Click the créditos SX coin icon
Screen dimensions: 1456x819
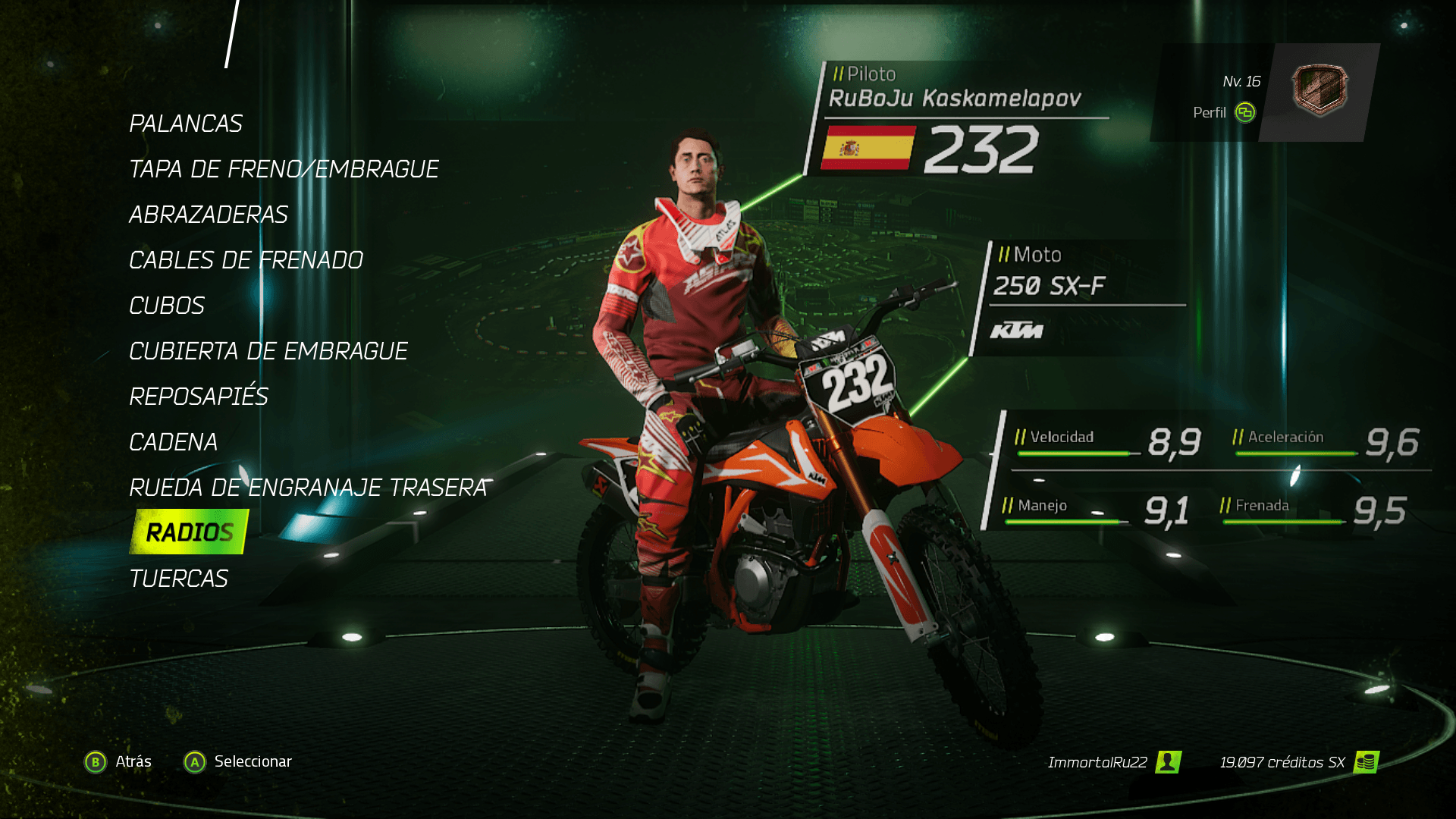1367,762
